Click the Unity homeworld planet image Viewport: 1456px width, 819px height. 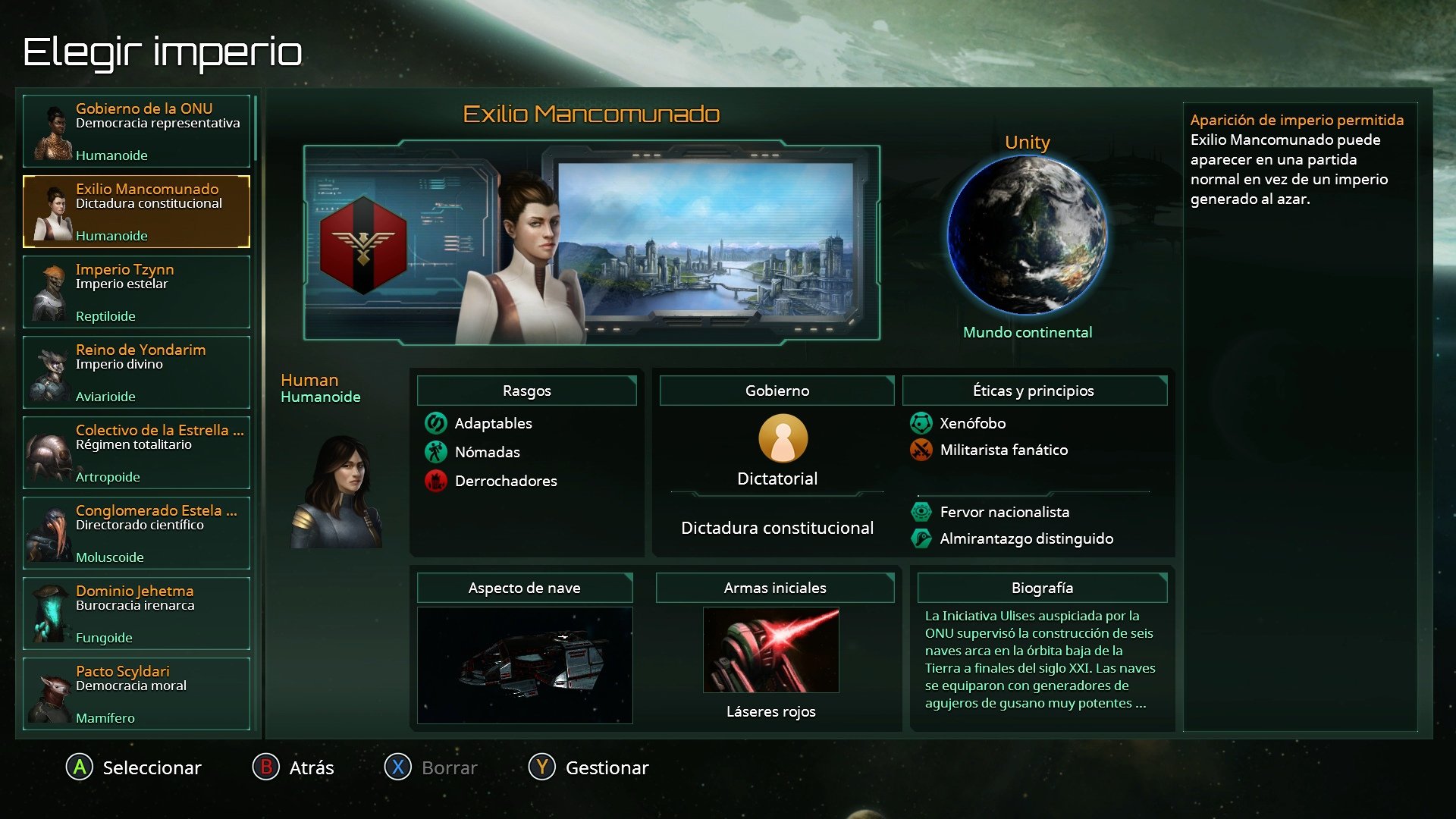click(1027, 236)
